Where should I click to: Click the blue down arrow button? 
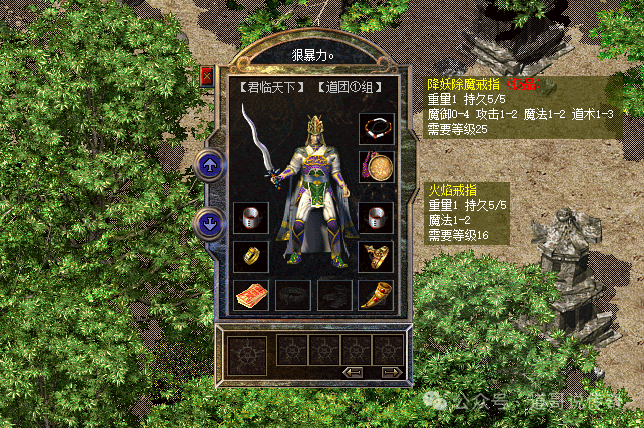[x=211, y=223]
